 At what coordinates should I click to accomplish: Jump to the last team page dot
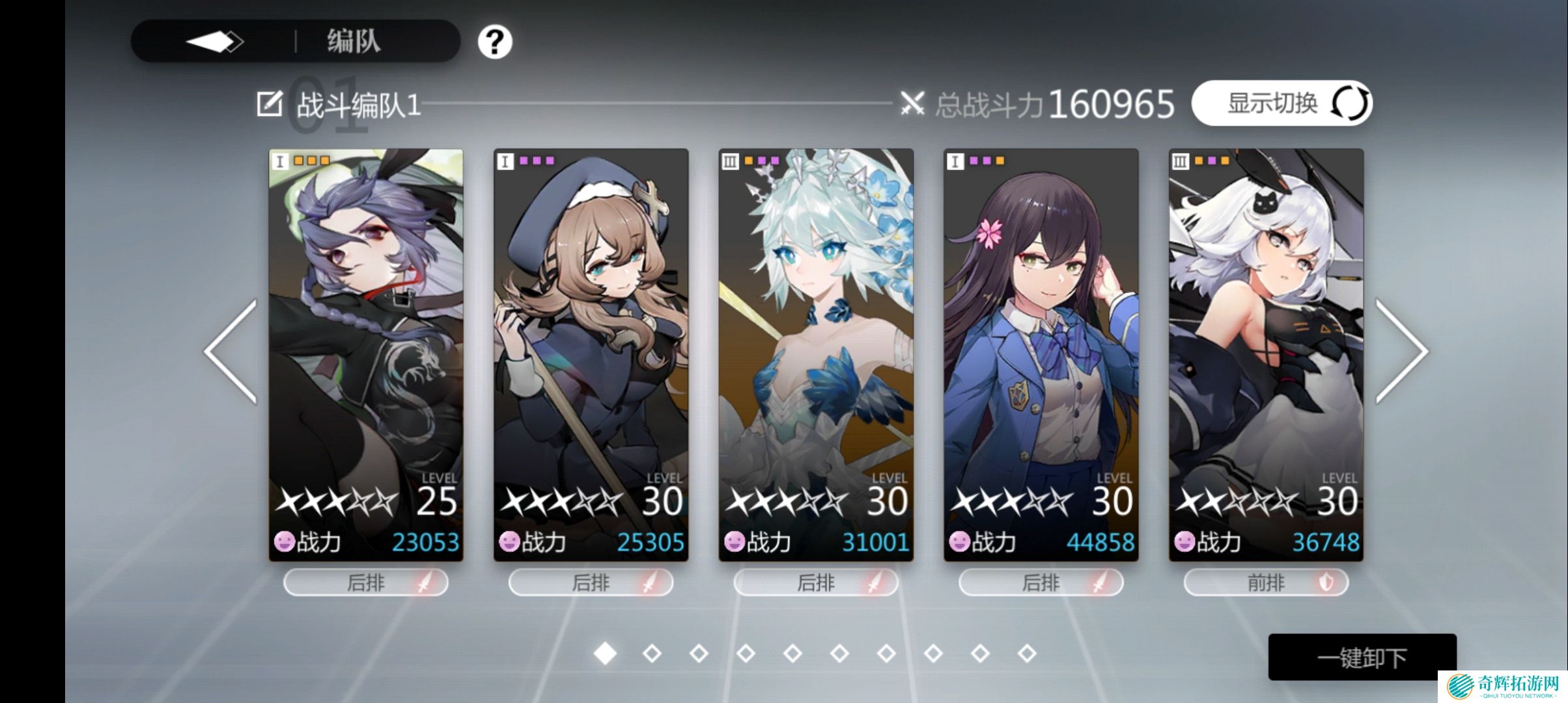1027,653
